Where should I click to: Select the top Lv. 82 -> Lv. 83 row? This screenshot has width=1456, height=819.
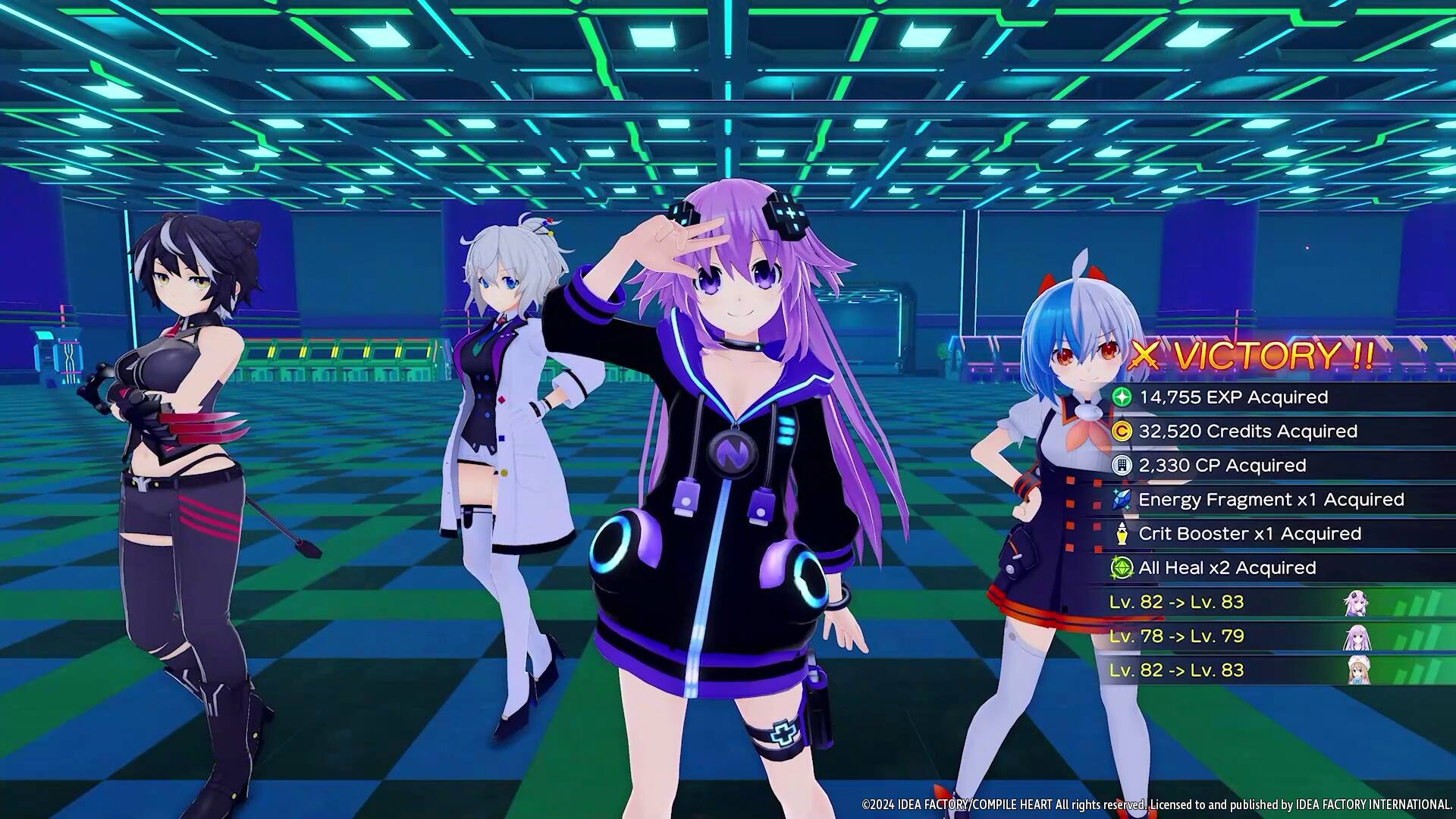pyautogui.click(x=1175, y=602)
